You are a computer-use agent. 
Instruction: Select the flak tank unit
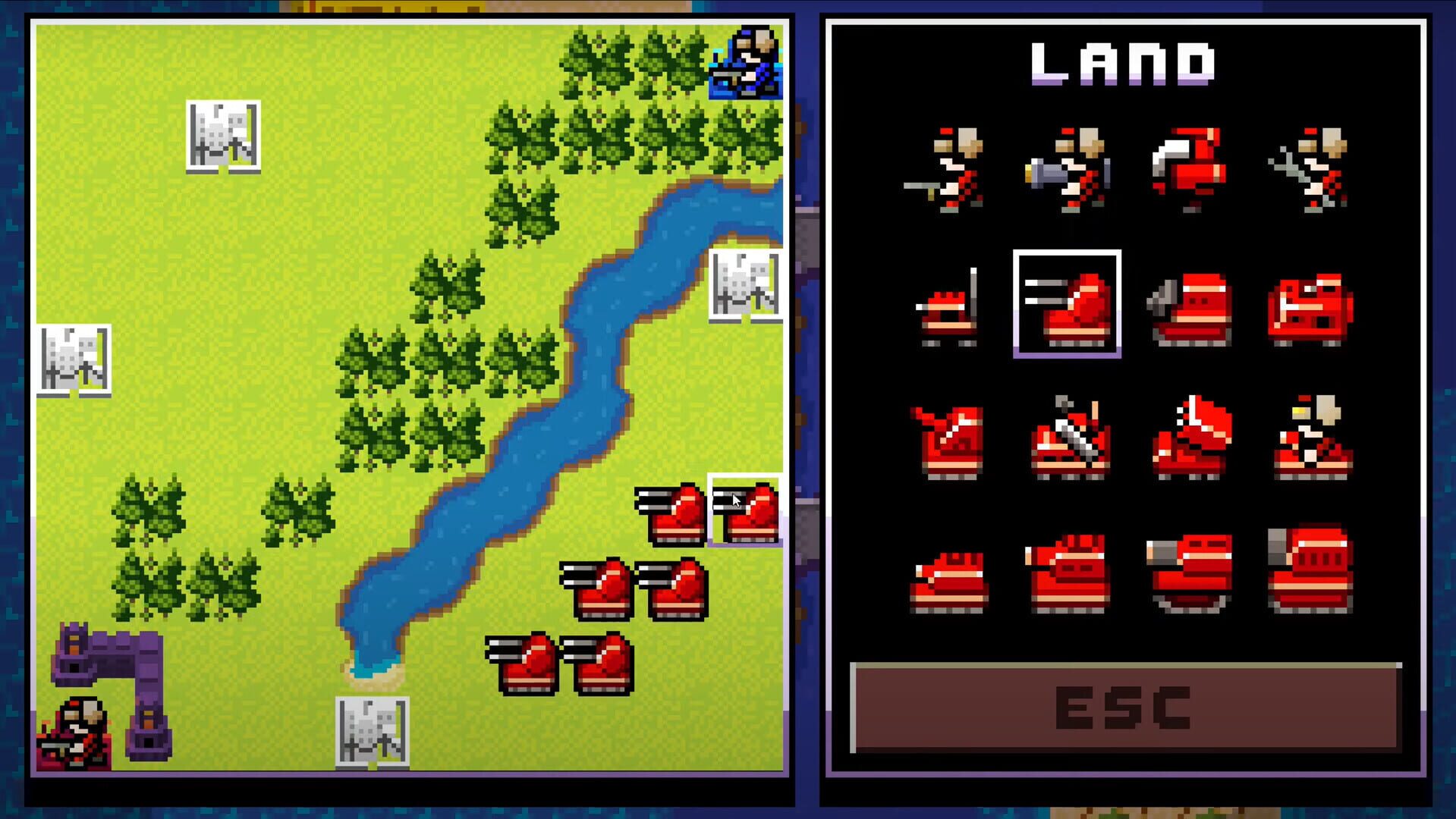(1070, 573)
